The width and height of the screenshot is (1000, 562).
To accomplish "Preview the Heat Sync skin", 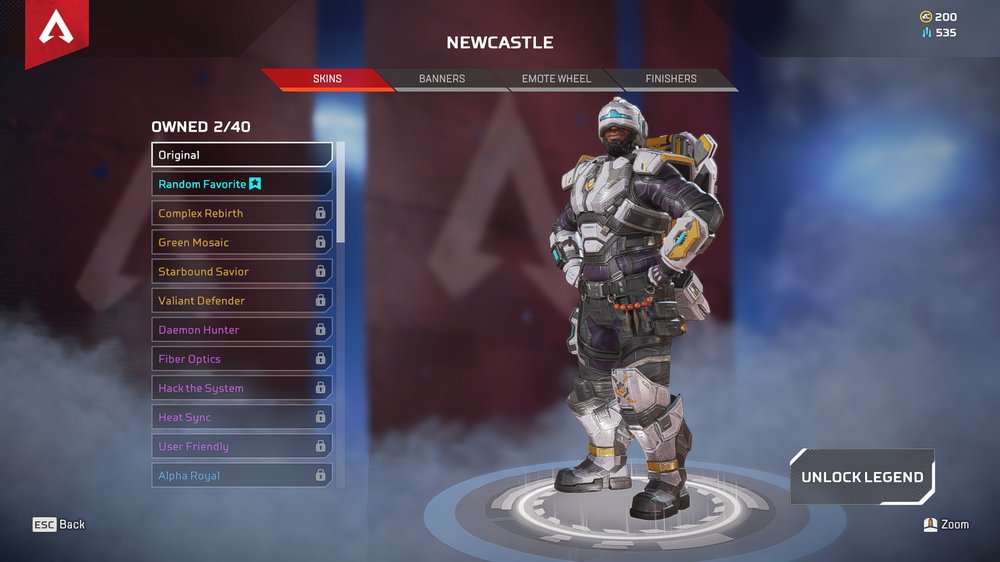I will pos(242,417).
